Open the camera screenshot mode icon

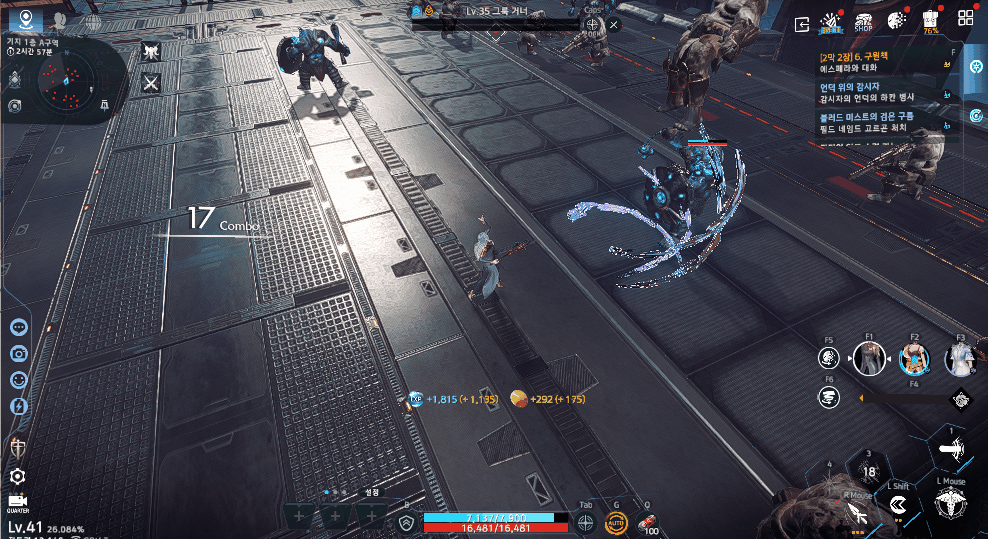point(18,353)
